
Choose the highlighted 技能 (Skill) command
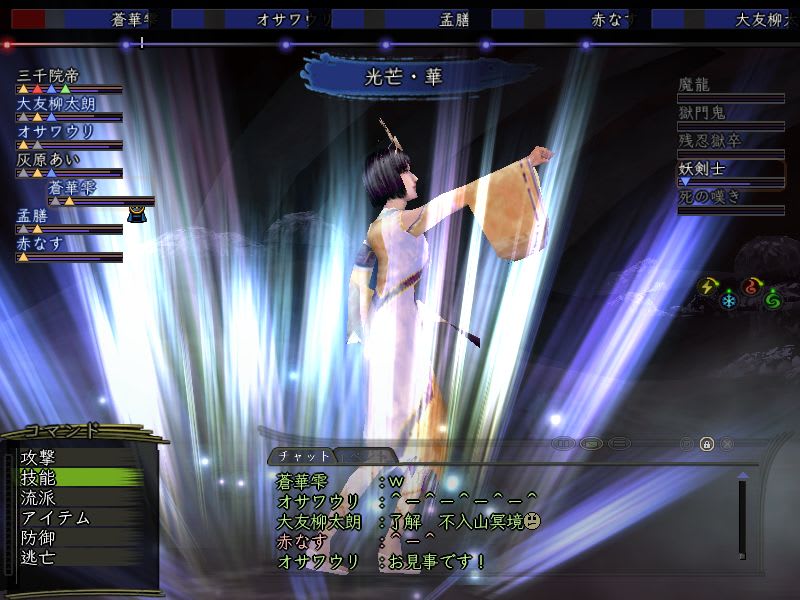click(39, 478)
